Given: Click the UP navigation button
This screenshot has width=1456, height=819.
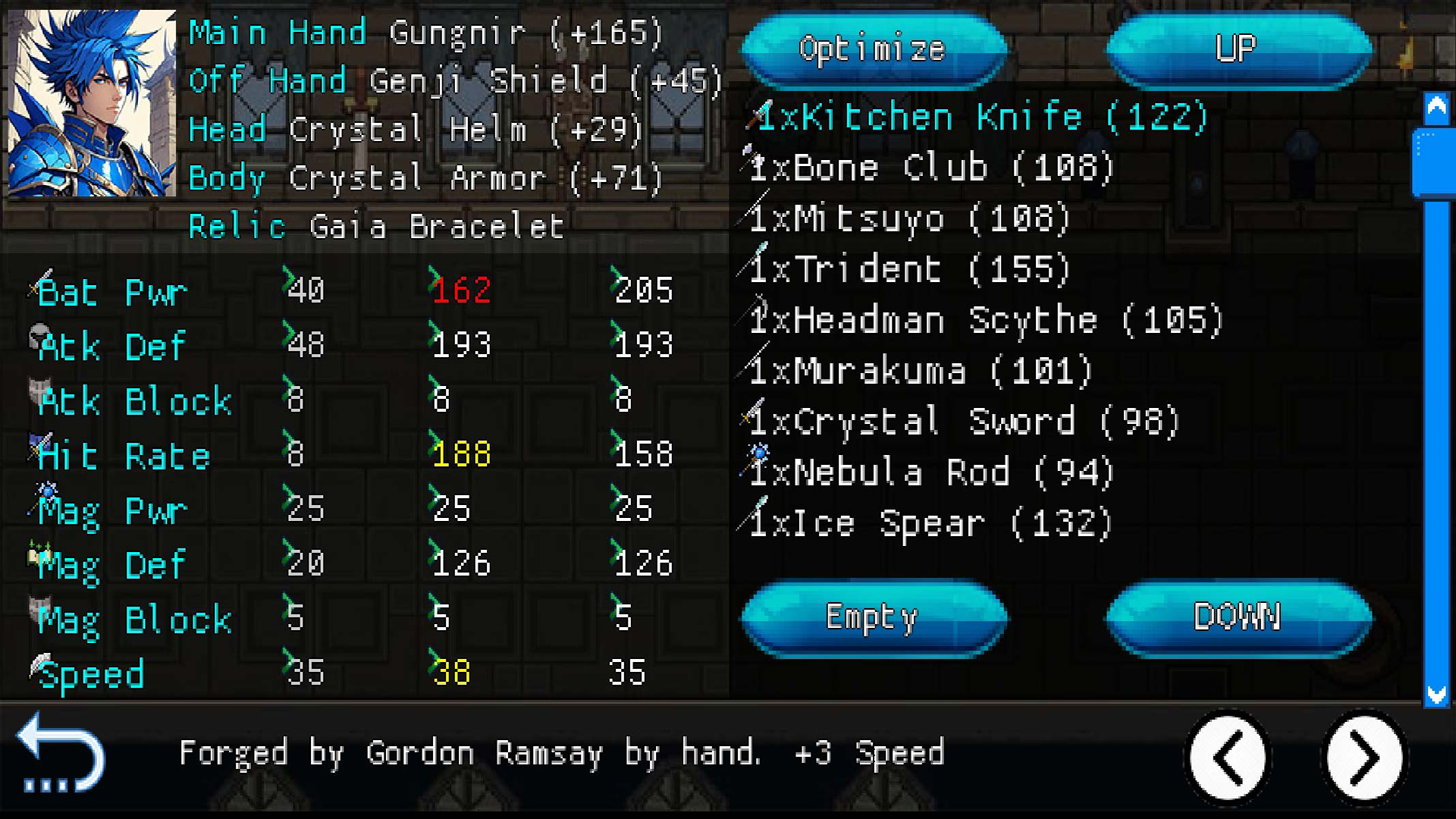Looking at the screenshot, I should [x=1238, y=51].
